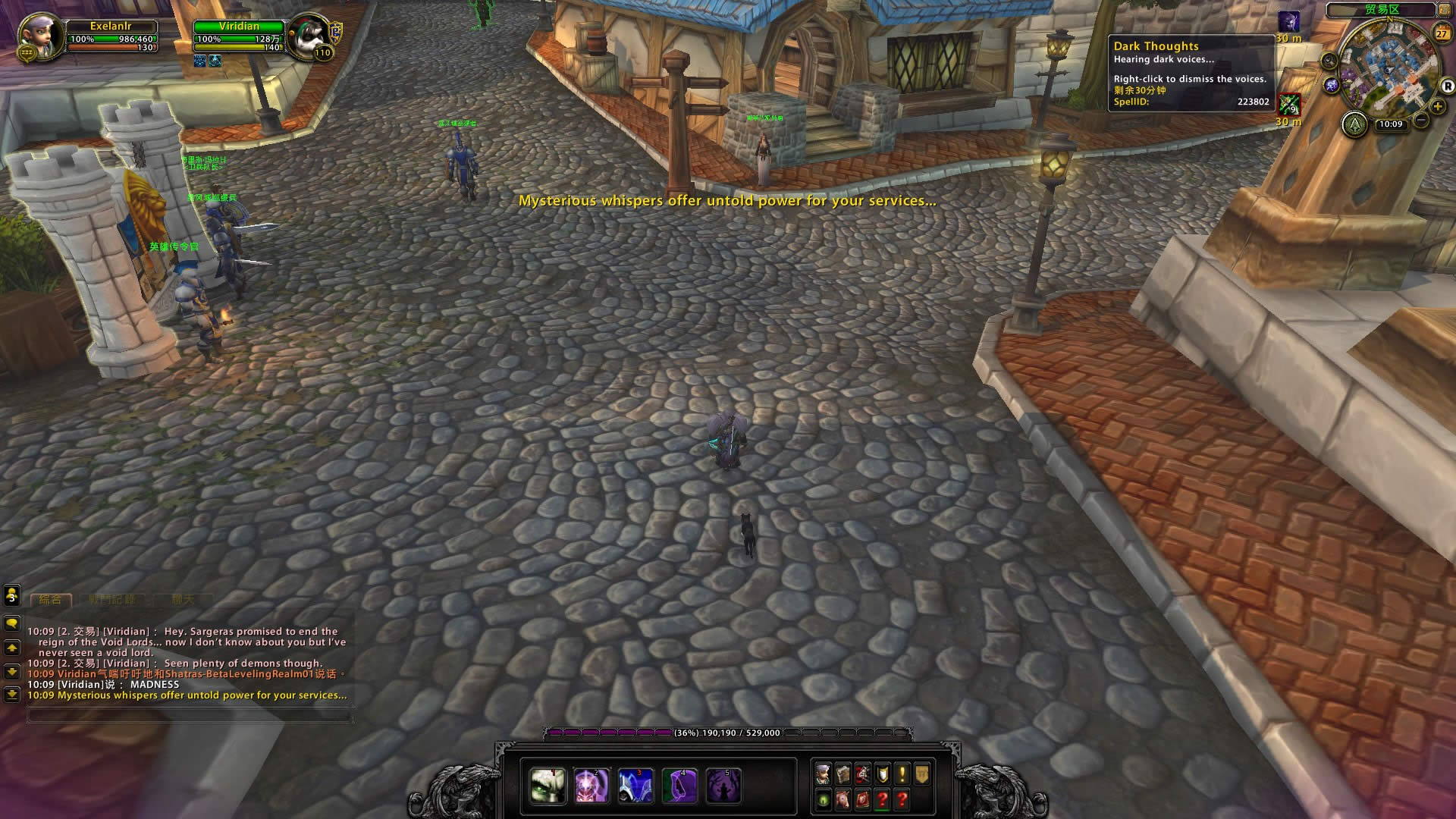
Task: Click the Viridian target portrait
Action: coord(310,35)
